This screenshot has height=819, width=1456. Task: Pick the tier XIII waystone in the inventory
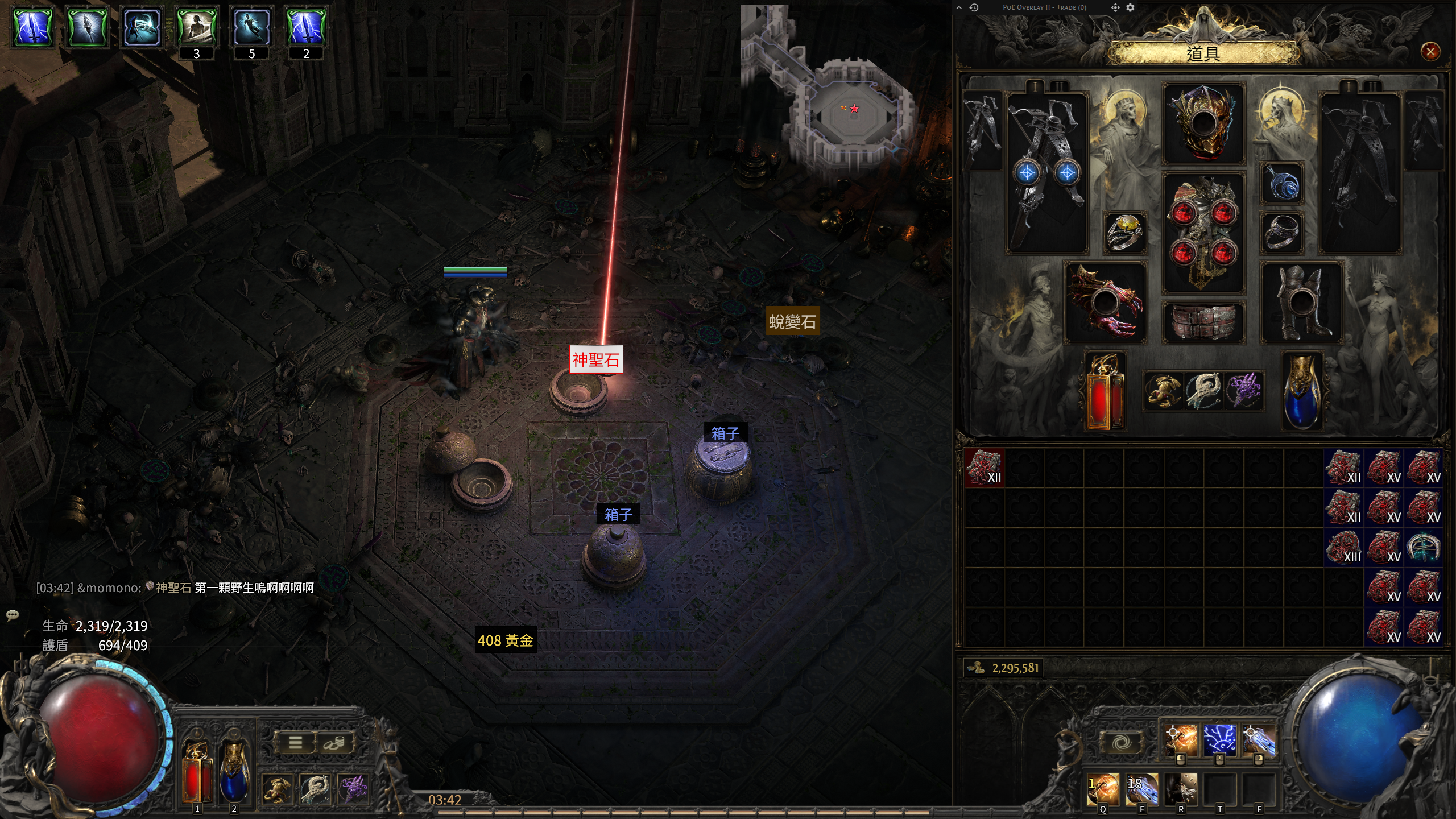point(1344,547)
